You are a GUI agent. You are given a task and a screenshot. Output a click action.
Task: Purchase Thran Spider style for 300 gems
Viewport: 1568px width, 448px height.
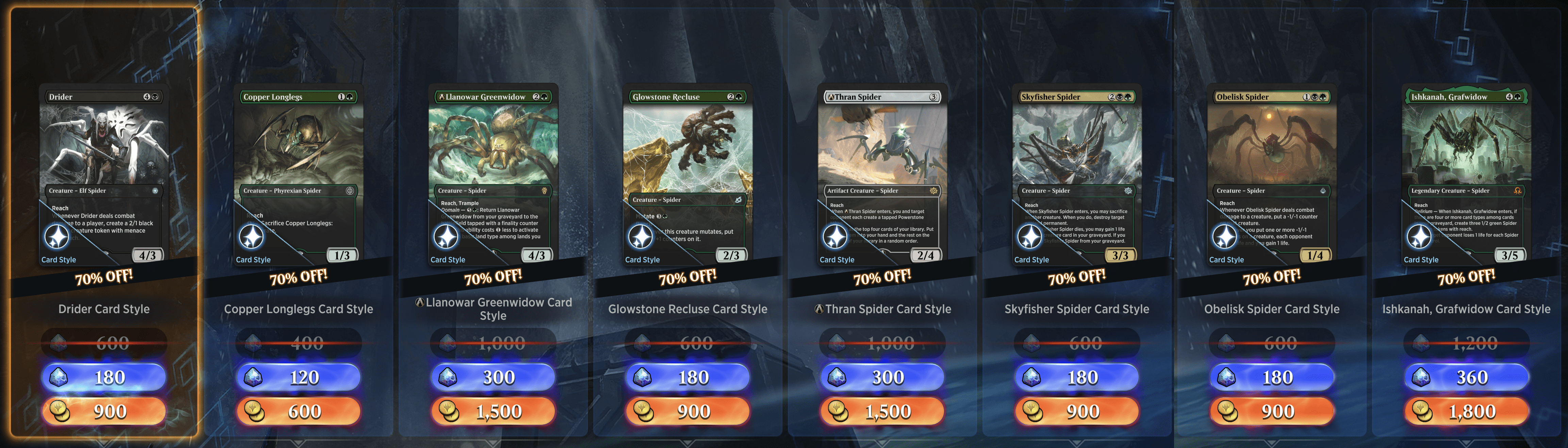tap(882, 378)
